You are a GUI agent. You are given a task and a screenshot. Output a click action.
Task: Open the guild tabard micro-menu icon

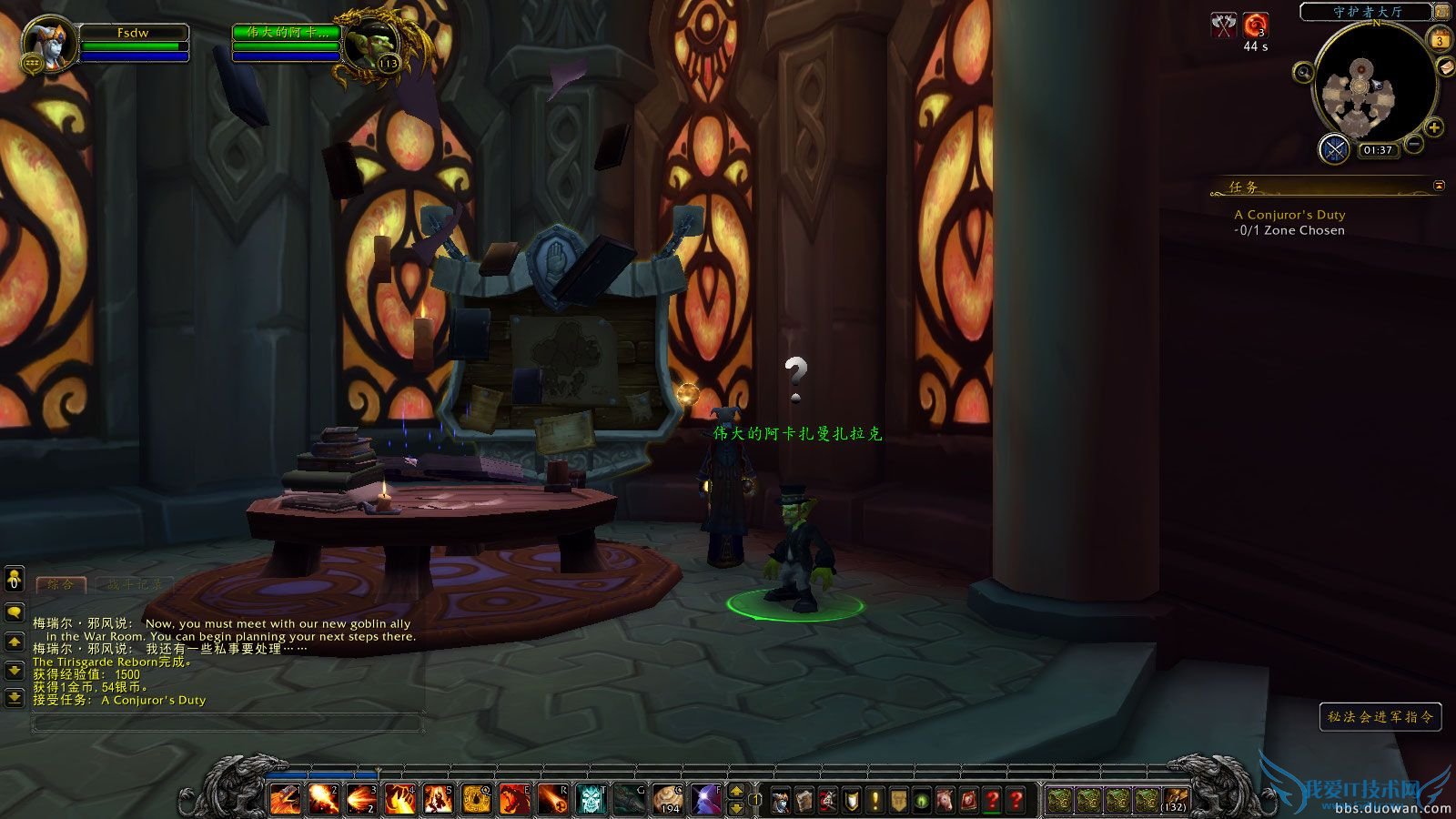(x=899, y=798)
